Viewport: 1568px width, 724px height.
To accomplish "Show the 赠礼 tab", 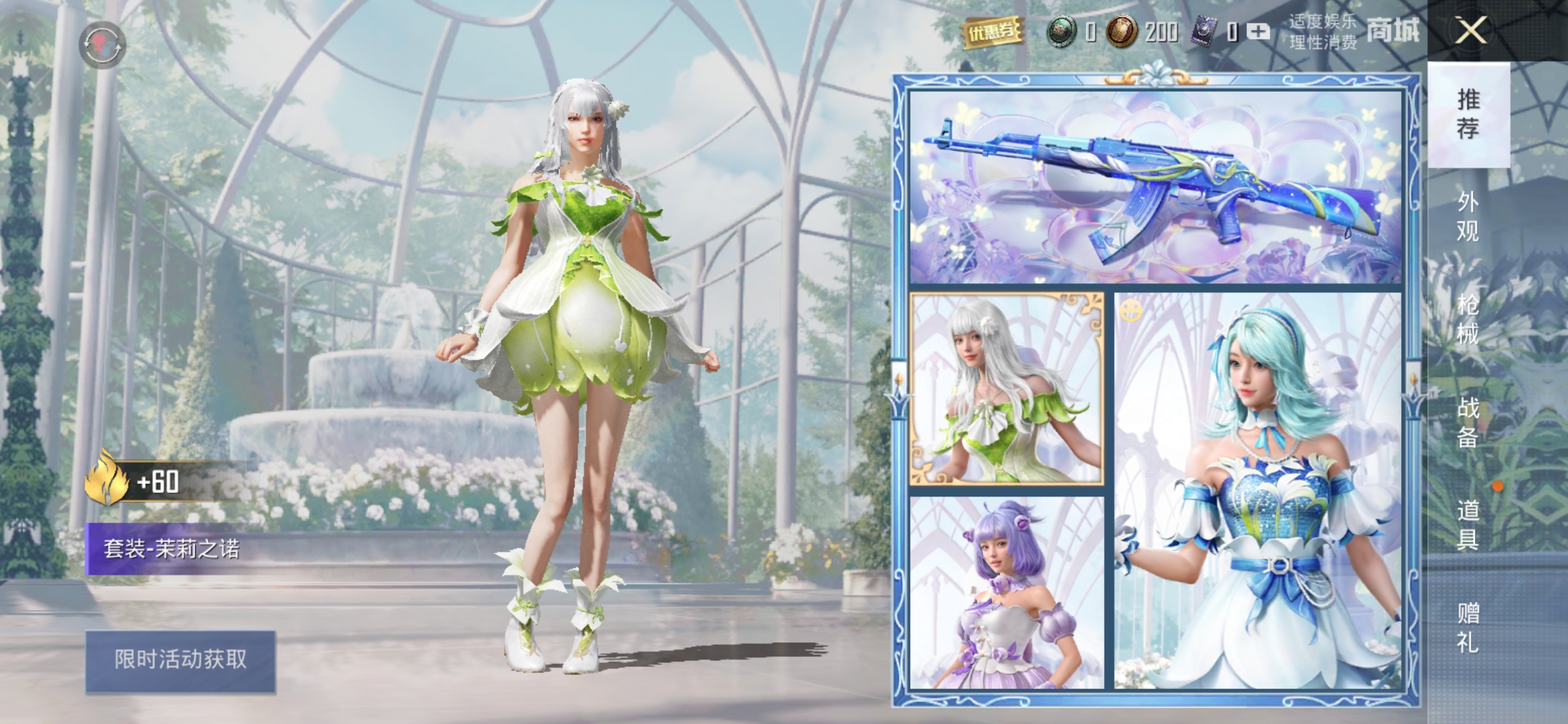I will tap(1468, 627).
